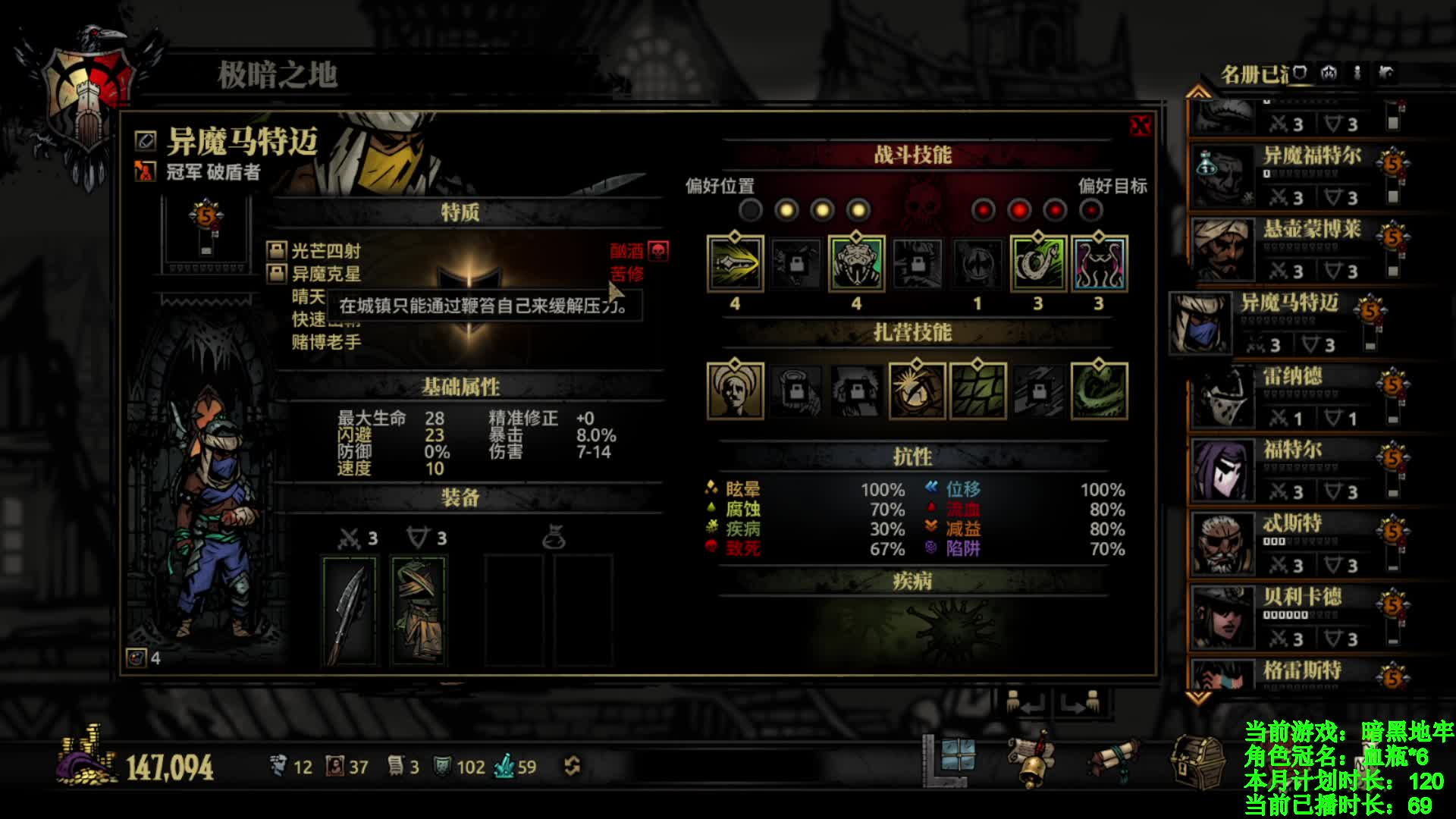Choose the snake eye camping skill
This screenshot has width=1456, height=819.
click(917, 391)
